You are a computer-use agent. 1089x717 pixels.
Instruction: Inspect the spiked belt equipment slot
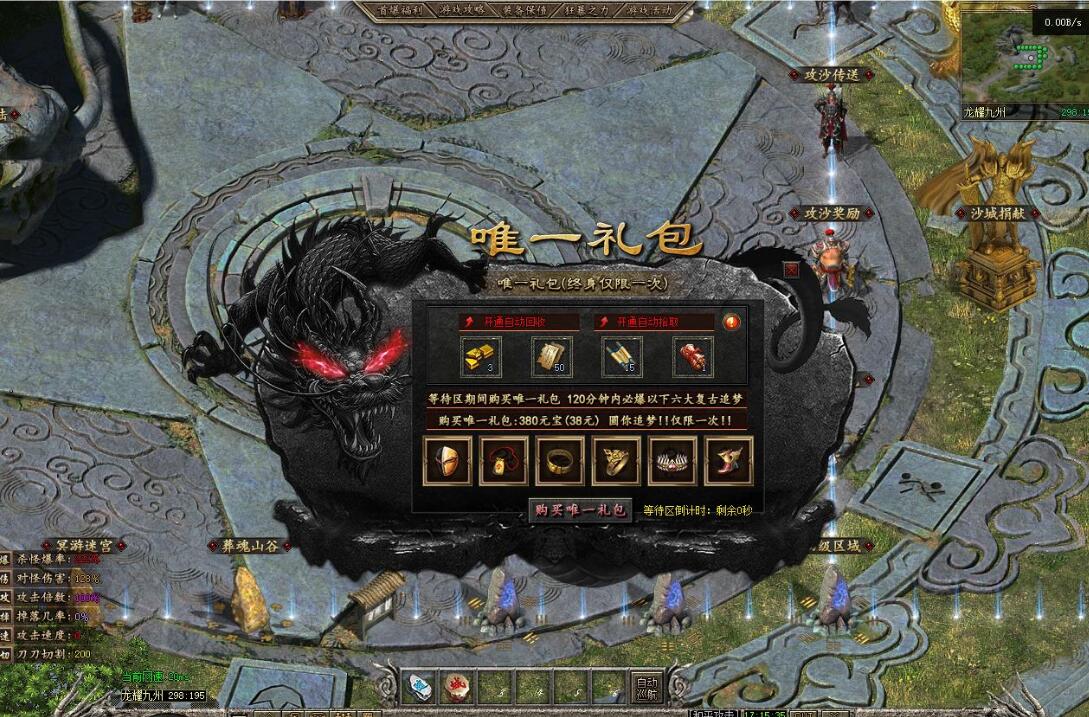[672, 461]
